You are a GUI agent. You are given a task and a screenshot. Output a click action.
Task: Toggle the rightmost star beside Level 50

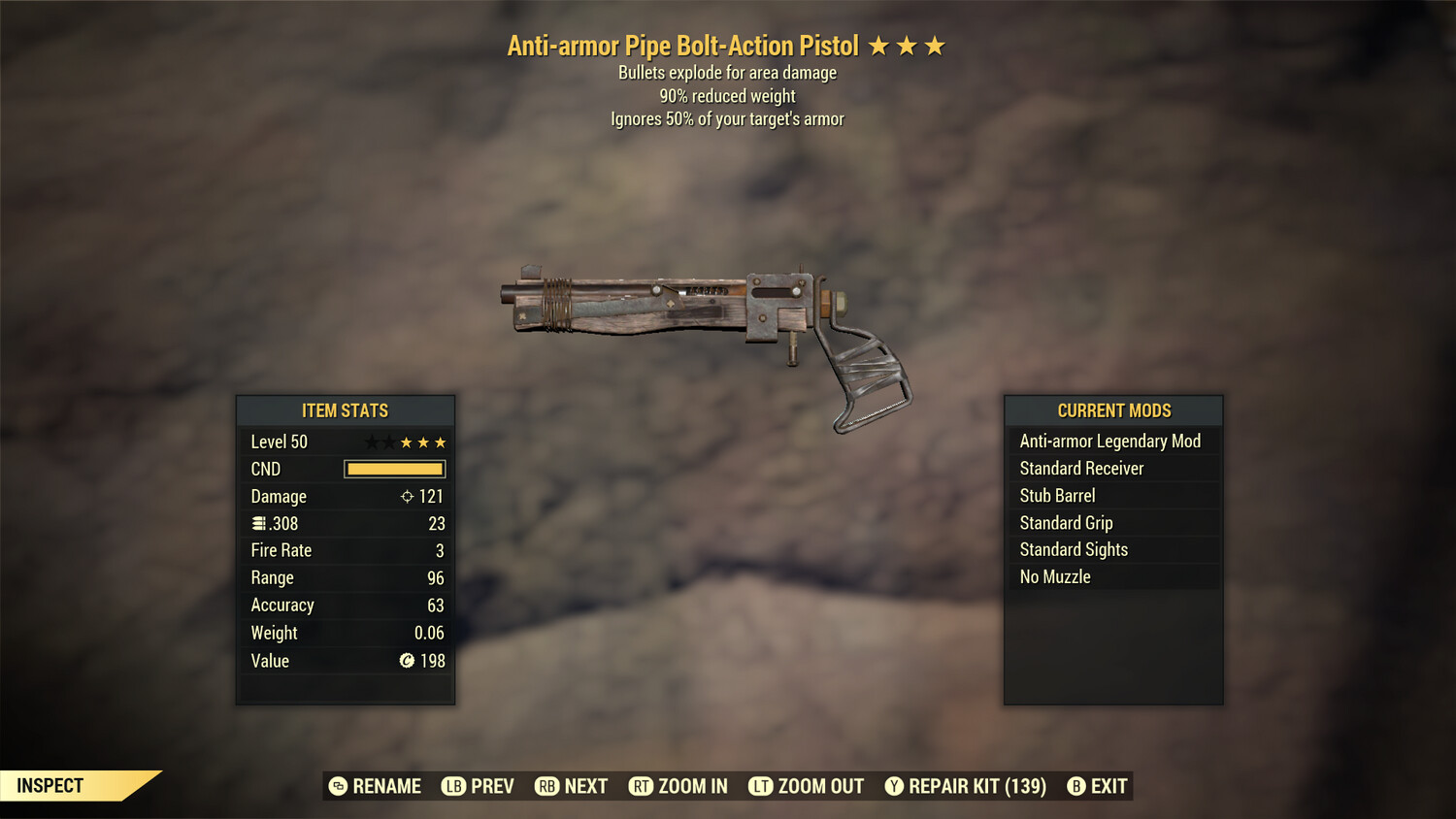[439, 442]
